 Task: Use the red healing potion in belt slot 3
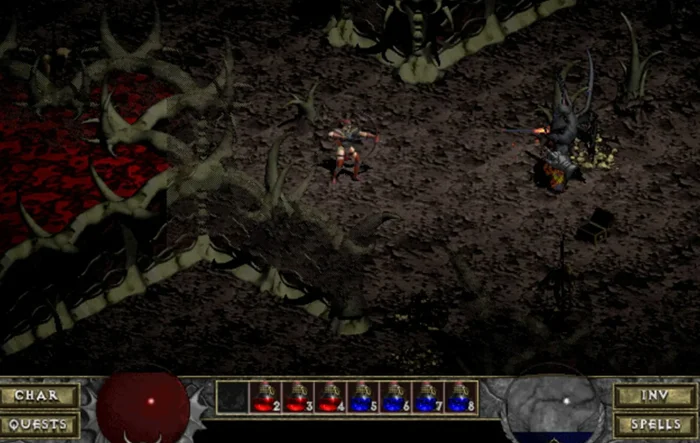coord(297,398)
